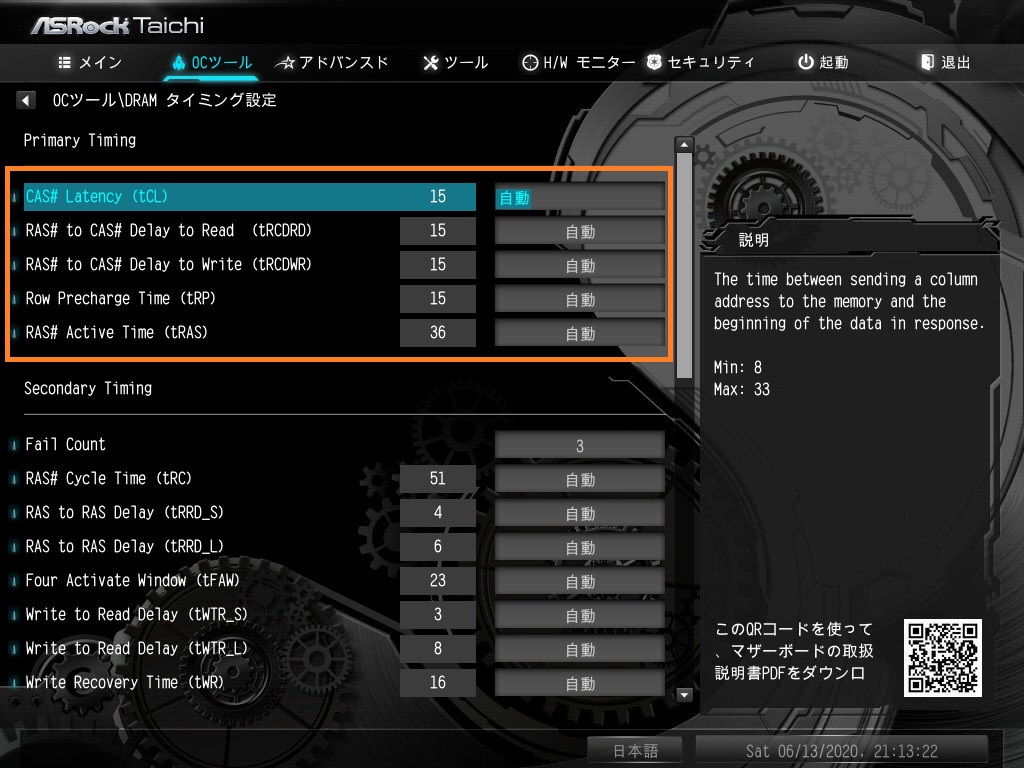
Task: Go to the H/W モニター tab
Action: coord(579,62)
